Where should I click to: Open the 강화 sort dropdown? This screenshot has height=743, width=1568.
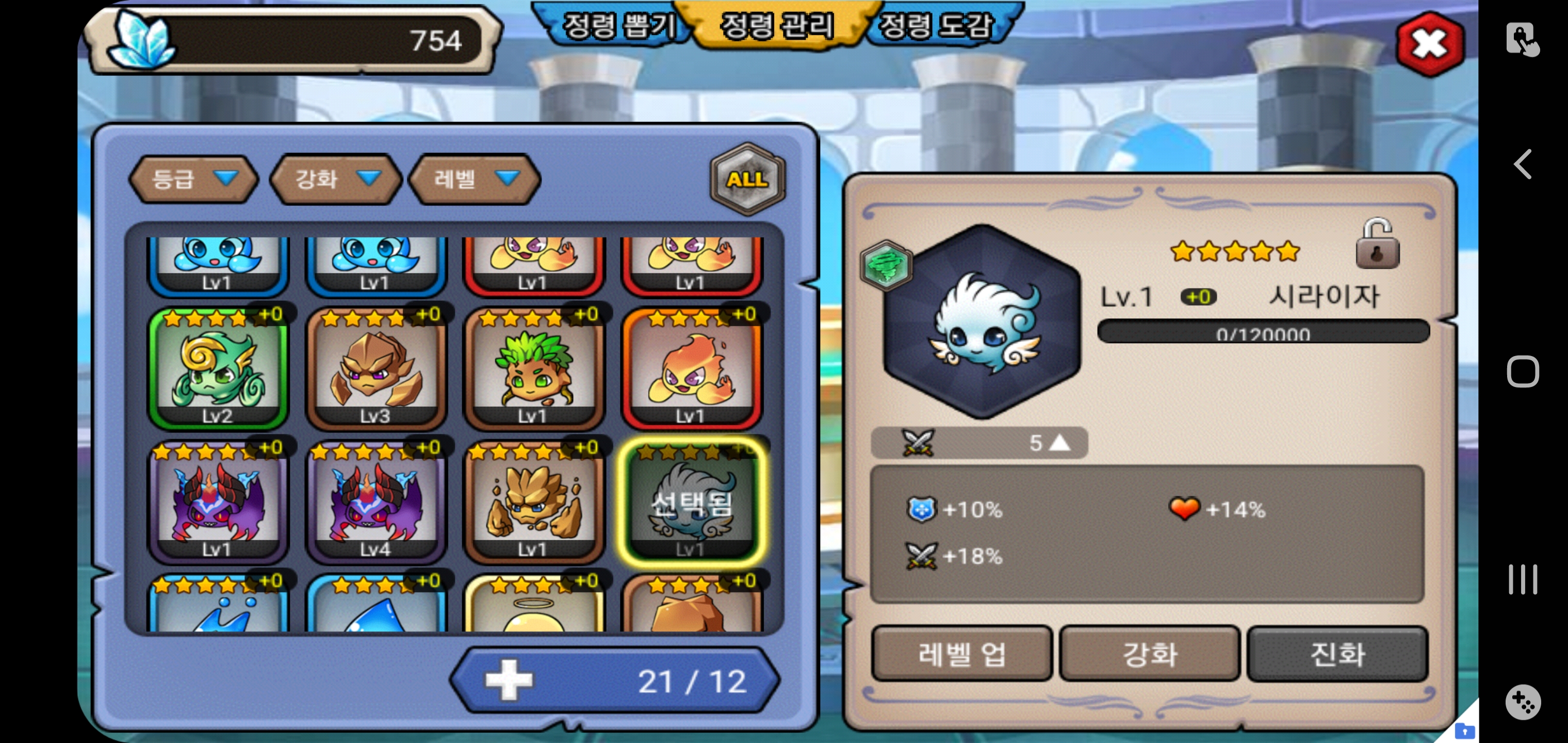336,179
